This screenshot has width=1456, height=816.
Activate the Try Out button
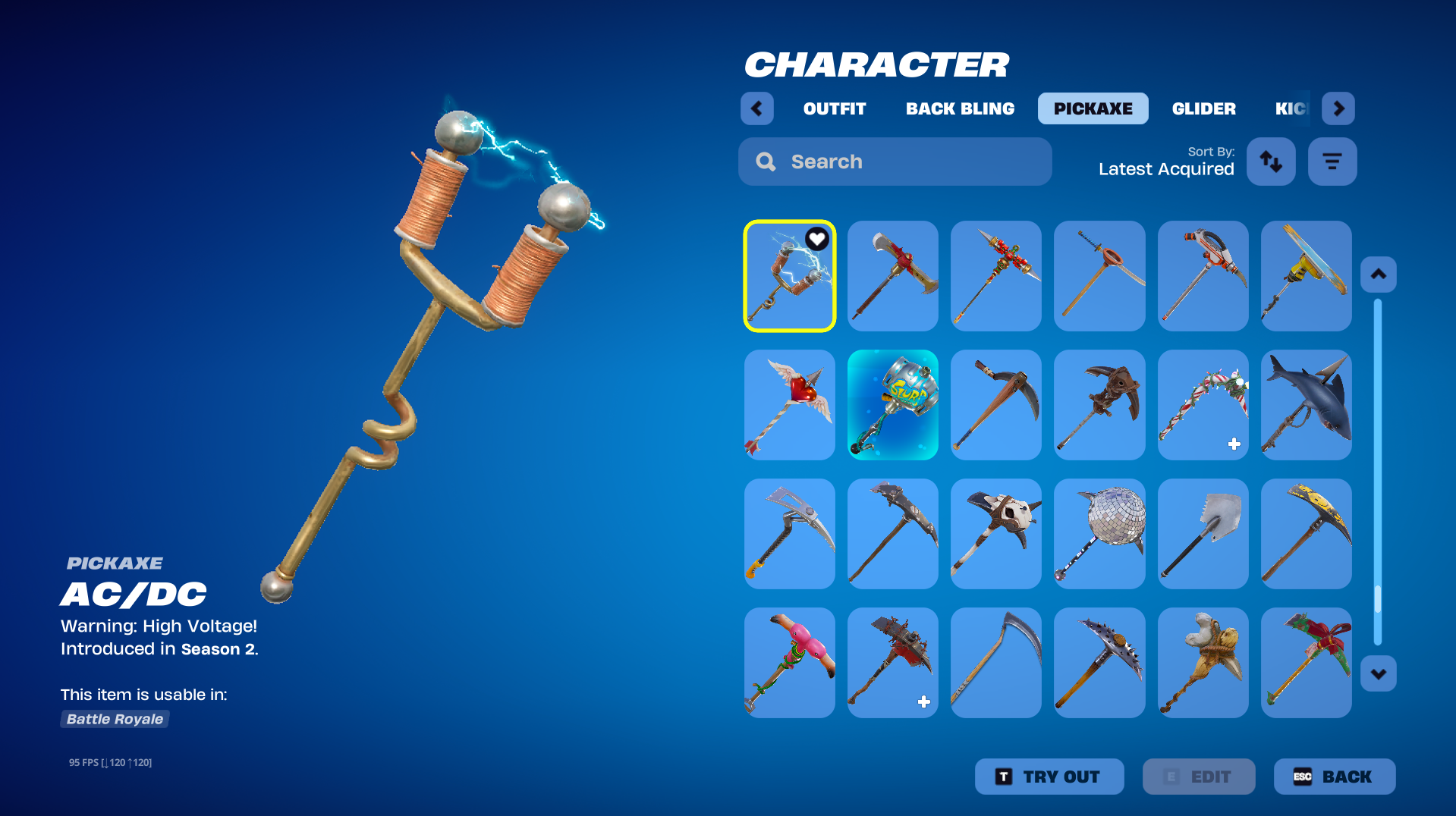click(x=1049, y=777)
